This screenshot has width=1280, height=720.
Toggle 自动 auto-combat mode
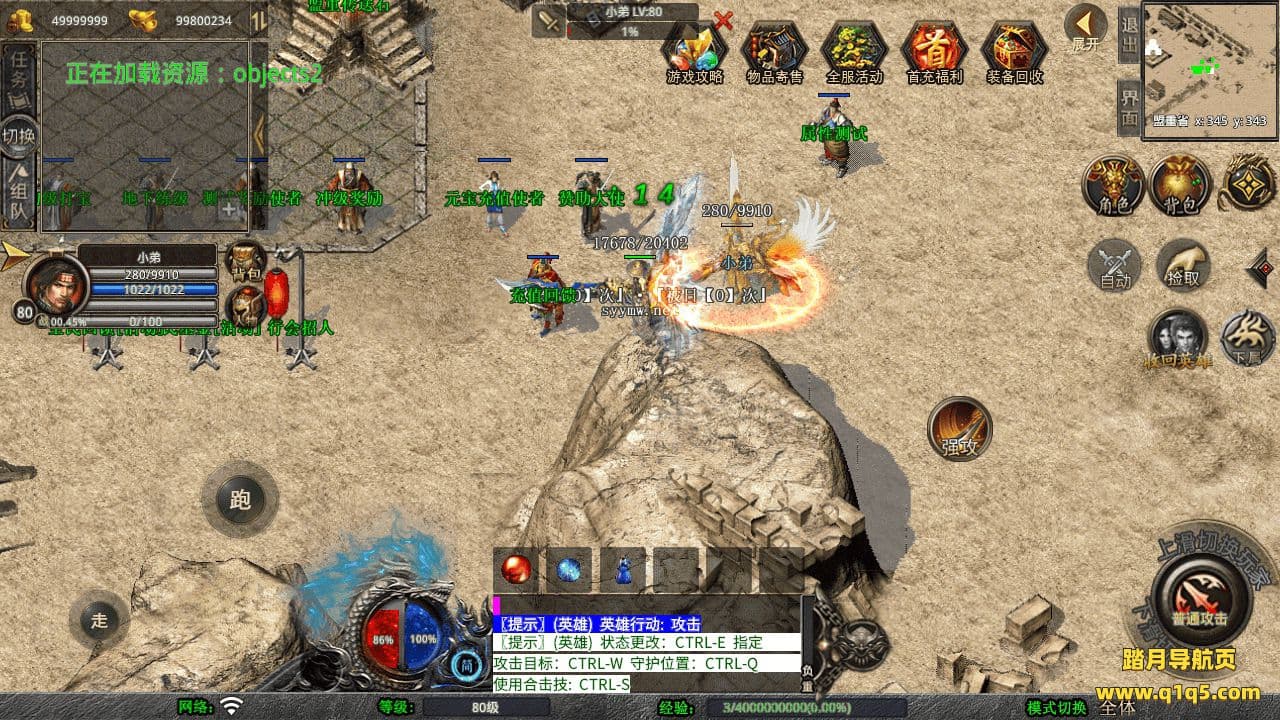tap(1115, 265)
